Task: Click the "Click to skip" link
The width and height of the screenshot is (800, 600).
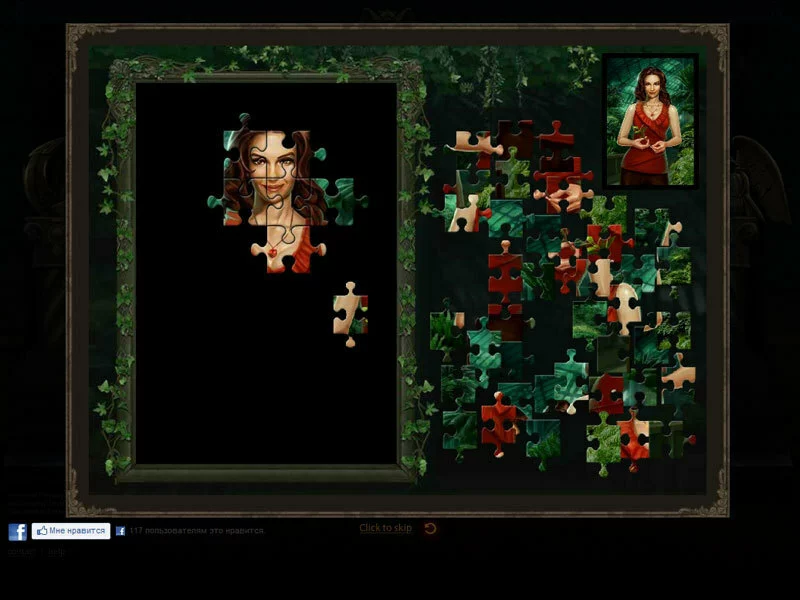Action: tap(385, 528)
